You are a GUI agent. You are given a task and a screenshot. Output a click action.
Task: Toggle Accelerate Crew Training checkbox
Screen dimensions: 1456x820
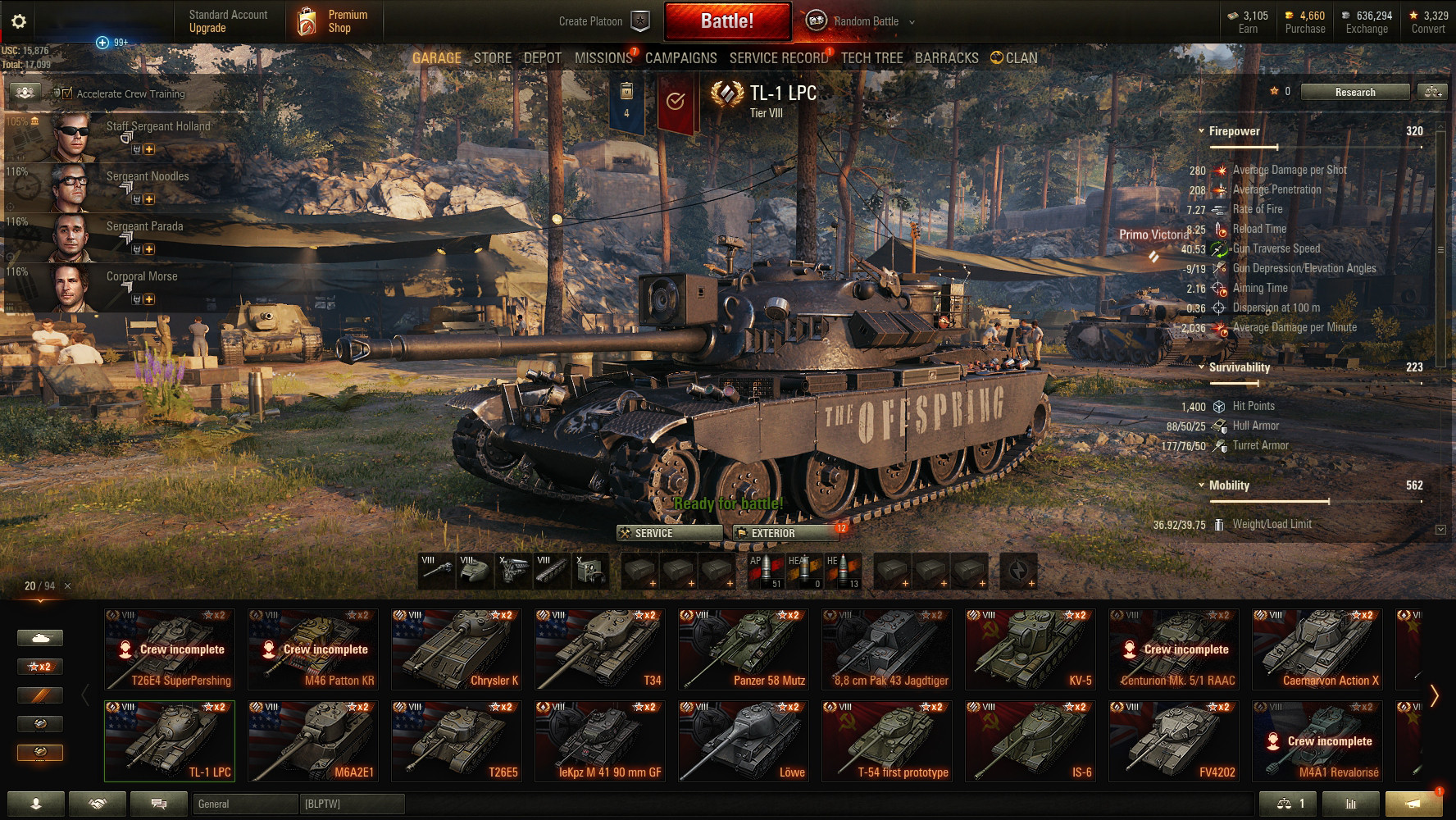[x=67, y=94]
